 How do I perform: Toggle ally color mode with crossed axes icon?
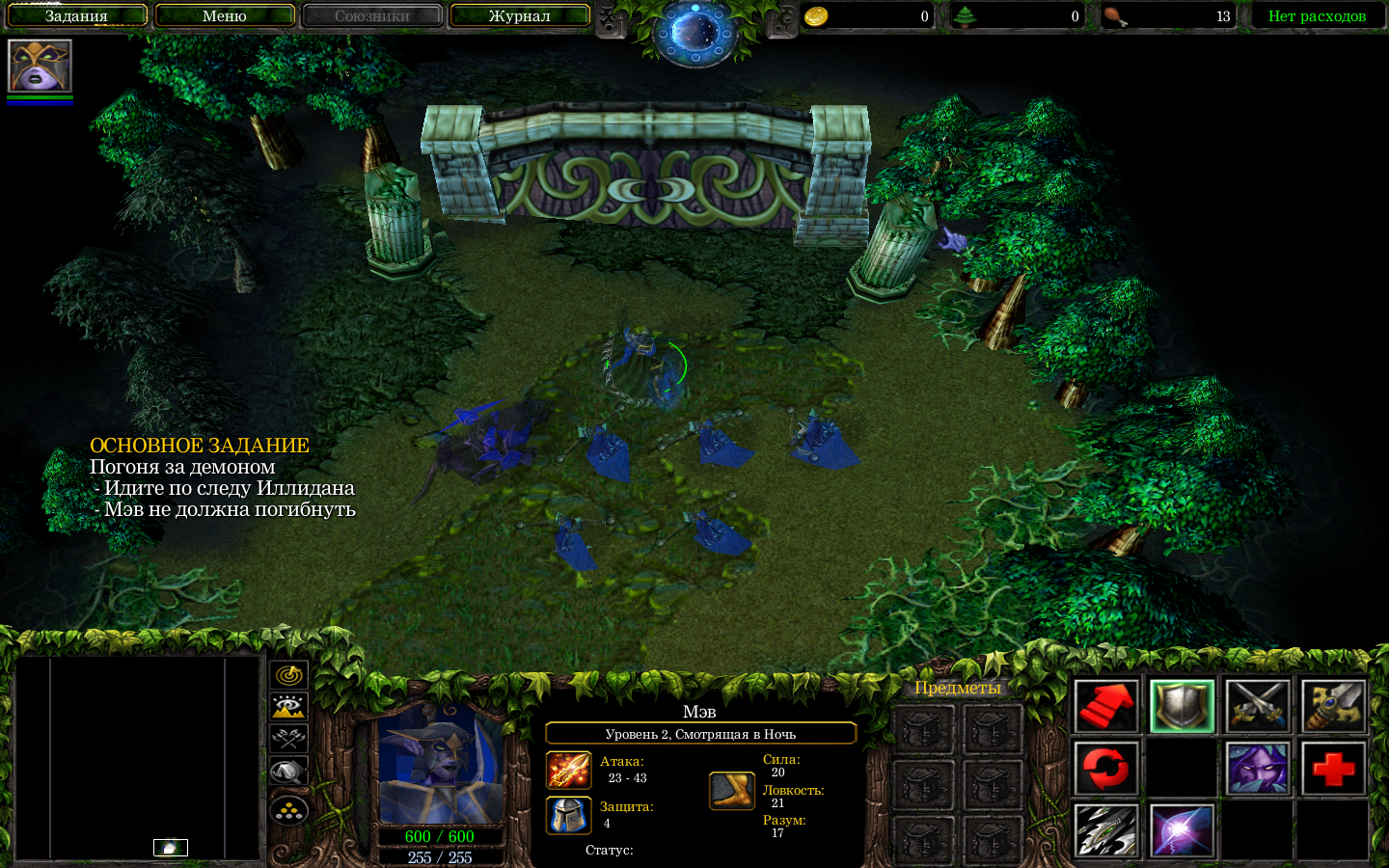coord(288,740)
